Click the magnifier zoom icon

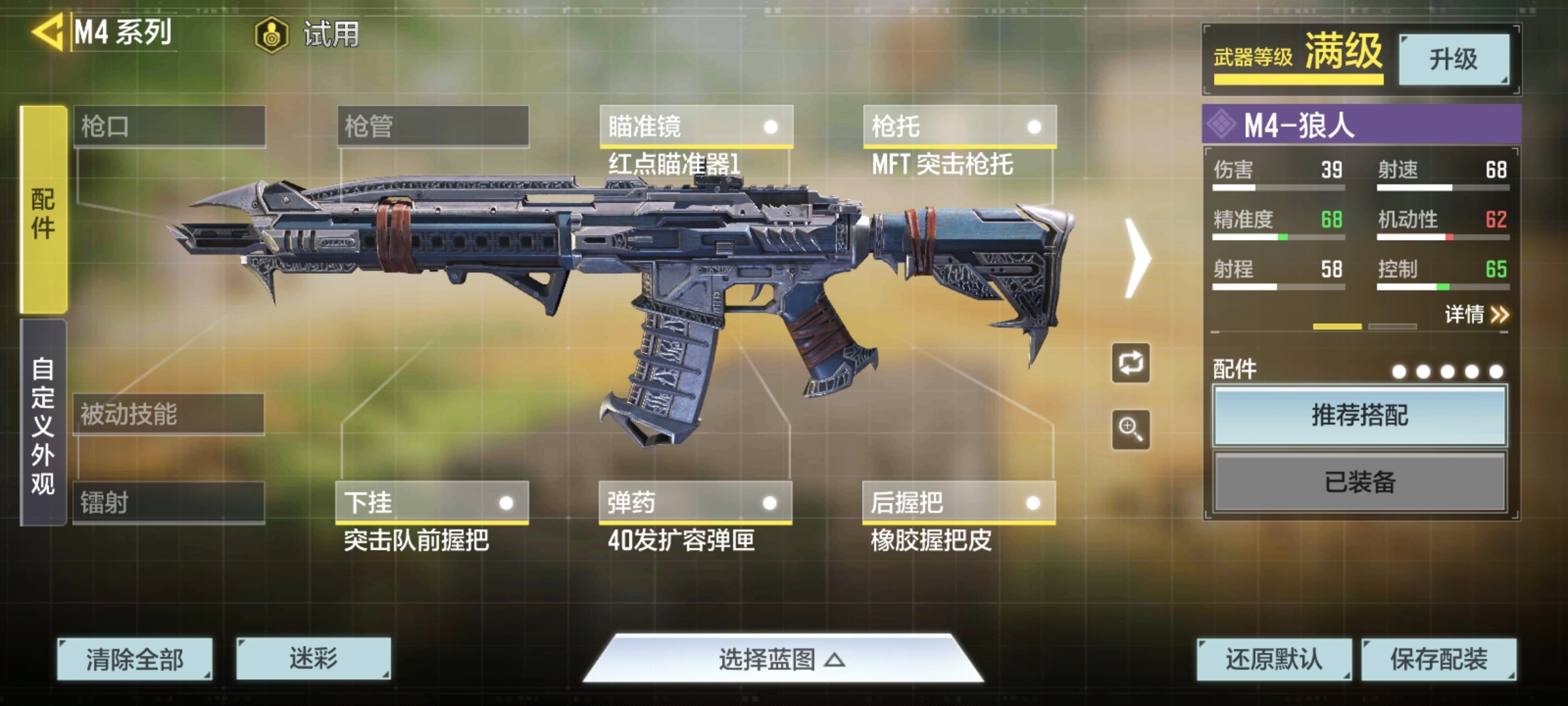1131,429
